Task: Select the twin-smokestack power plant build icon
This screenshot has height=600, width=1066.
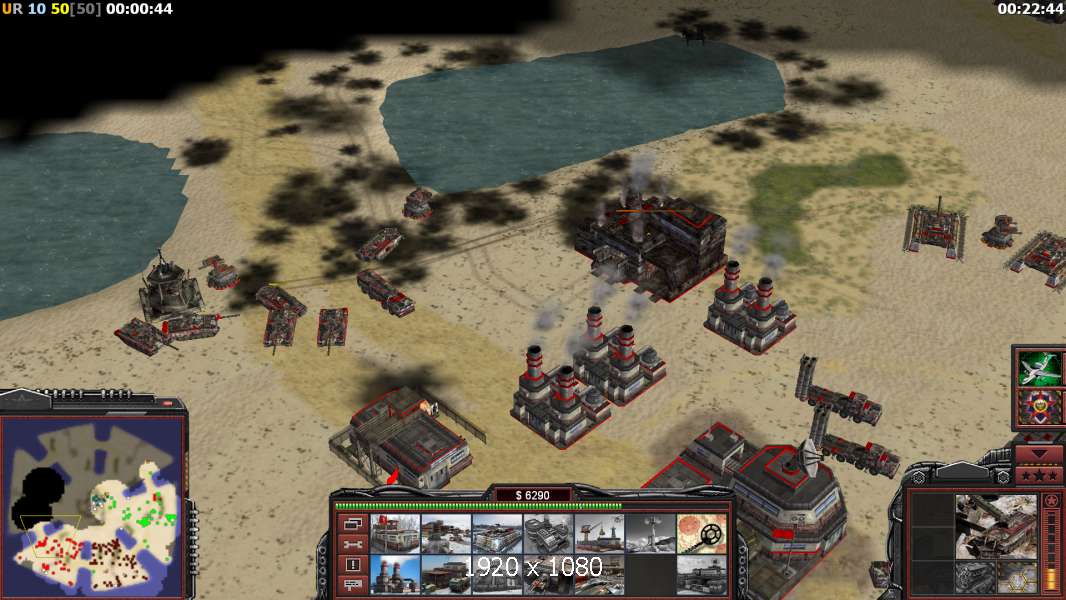Action: [393, 575]
